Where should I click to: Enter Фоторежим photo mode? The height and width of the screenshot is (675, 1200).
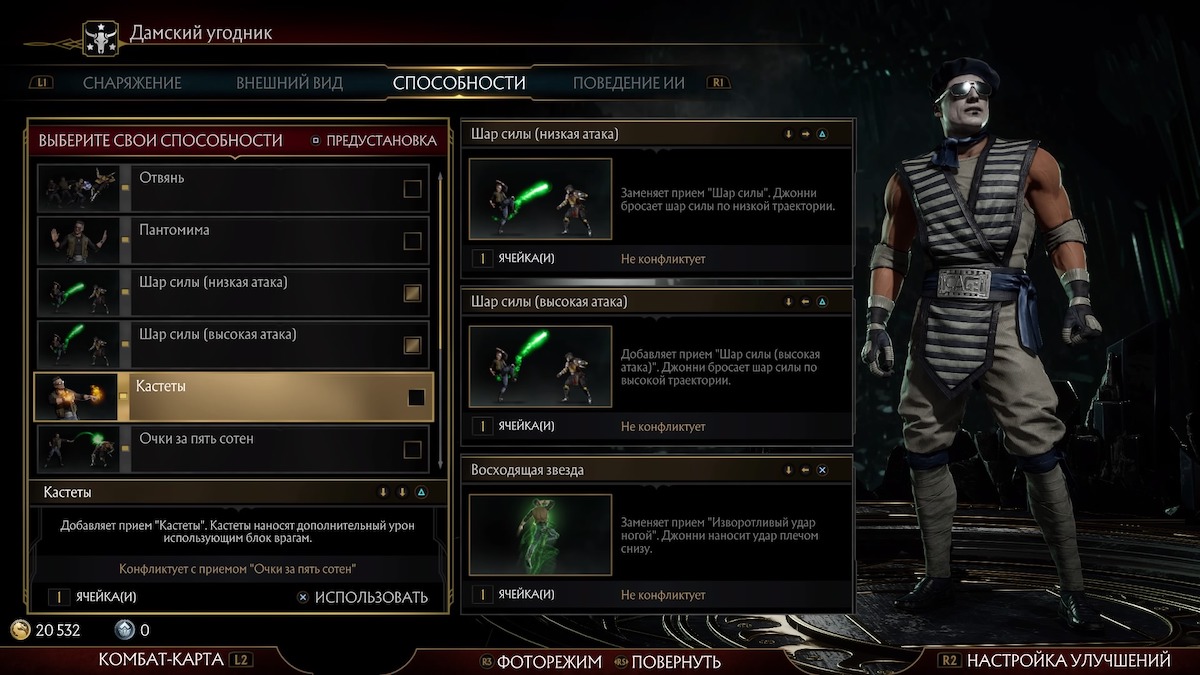pyautogui.click(x=549, y=661)
